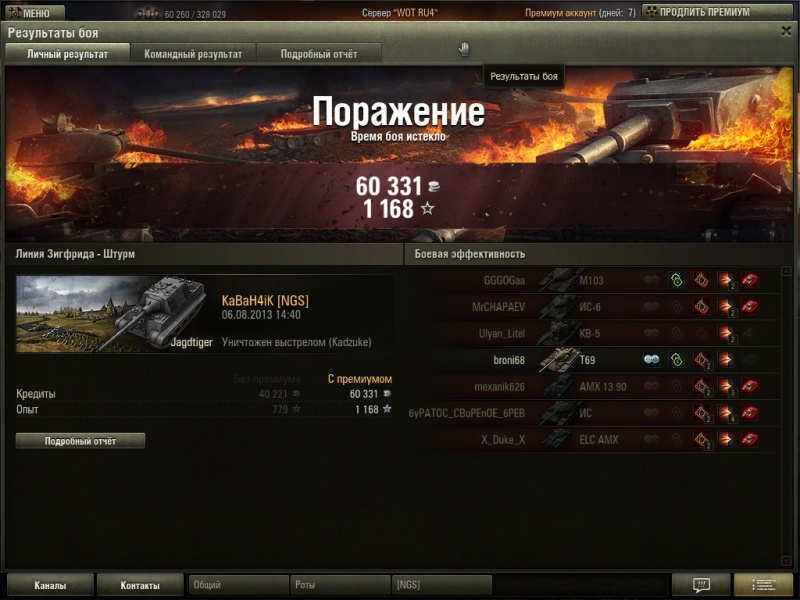Open the Контакты list
The image size is (800, 600).
click(140, 585)
